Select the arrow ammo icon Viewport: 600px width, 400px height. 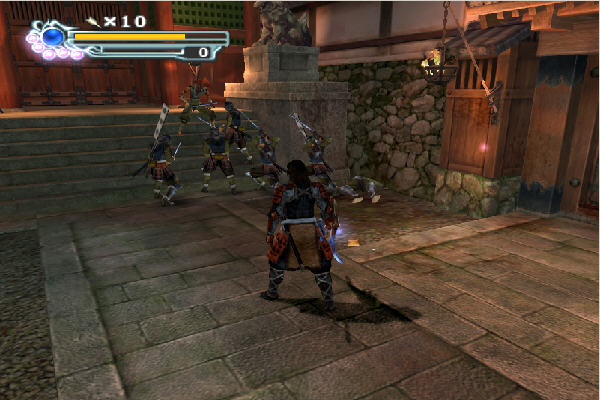[x=93, y=20]
